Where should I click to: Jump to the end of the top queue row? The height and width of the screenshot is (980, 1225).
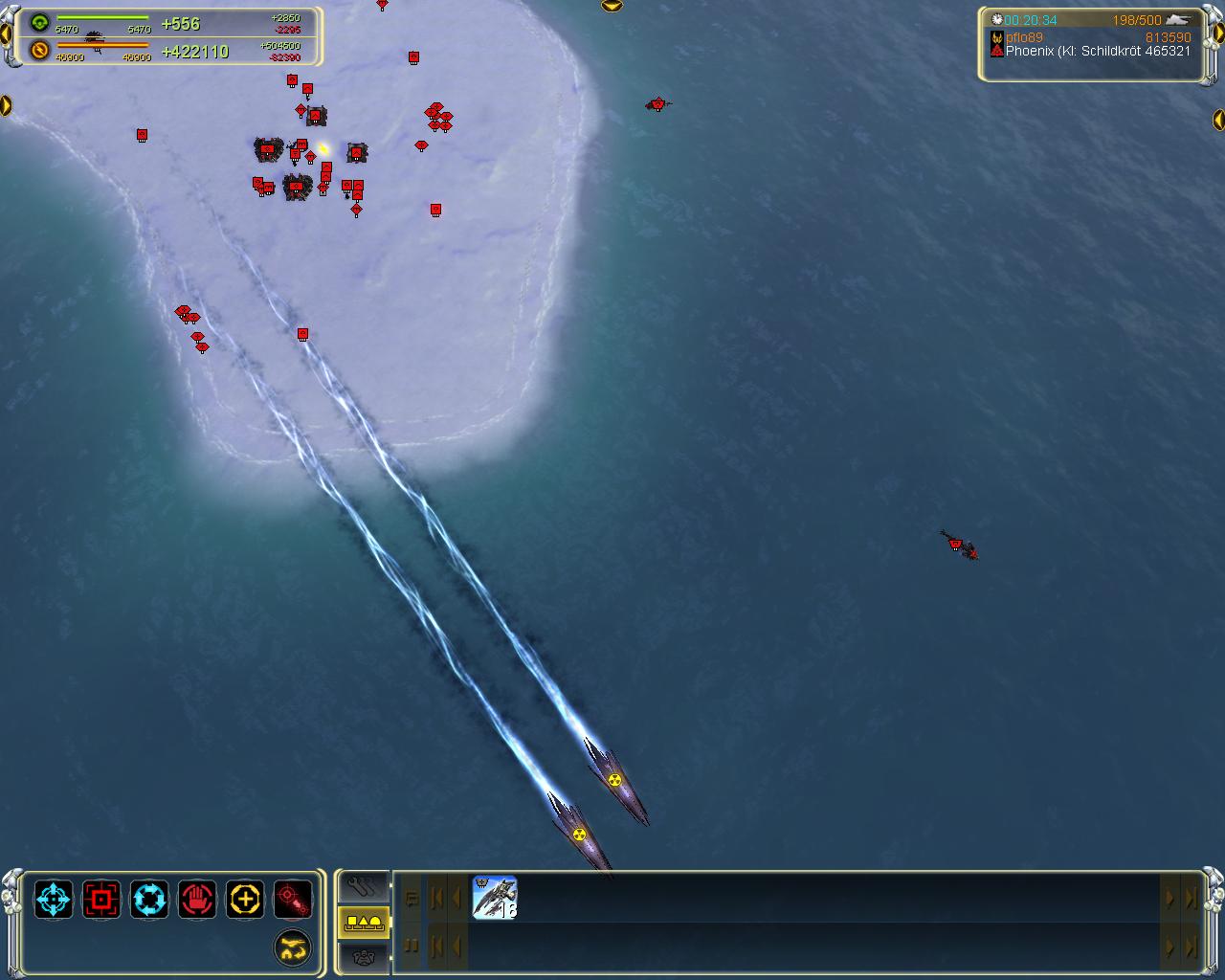1191,898
